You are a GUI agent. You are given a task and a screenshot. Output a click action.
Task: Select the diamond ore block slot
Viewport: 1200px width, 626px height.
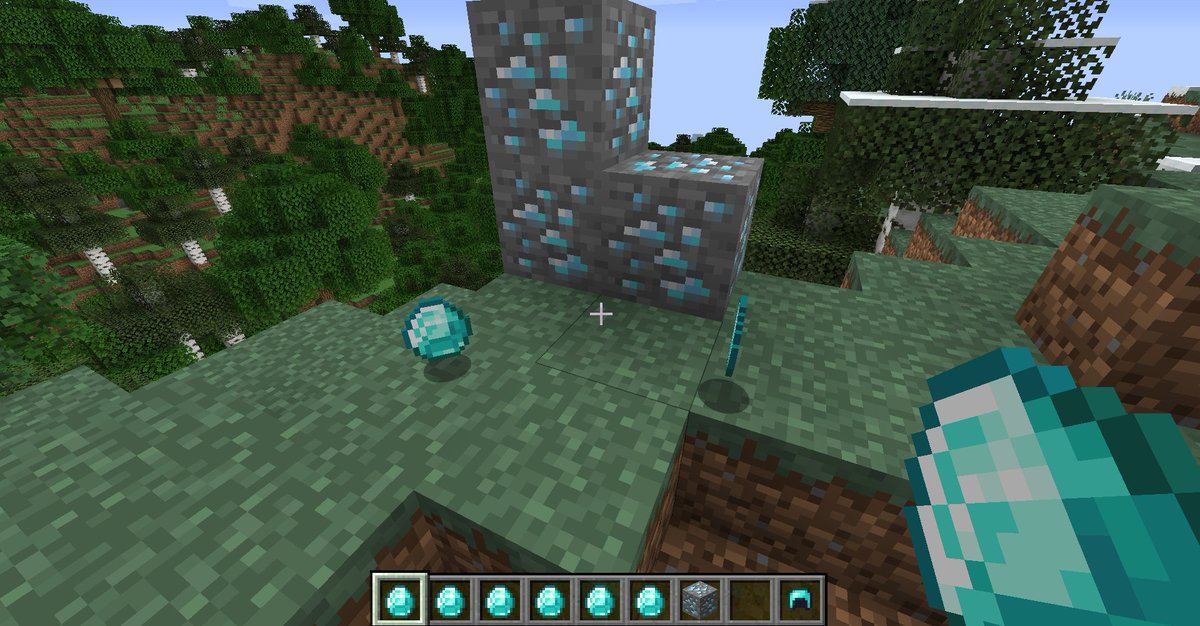point(699,600)
